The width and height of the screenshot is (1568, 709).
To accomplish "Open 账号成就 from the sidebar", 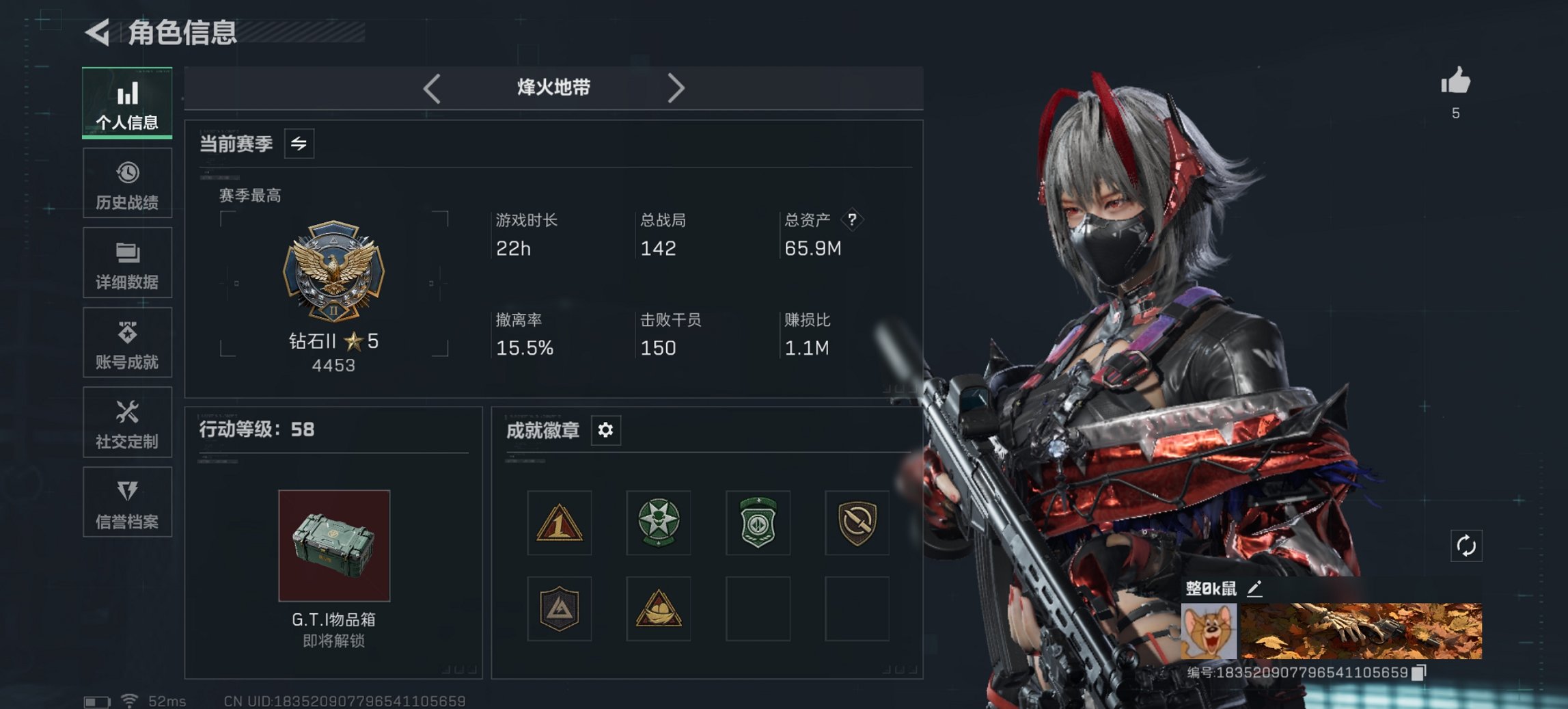I will pos(127,342).
